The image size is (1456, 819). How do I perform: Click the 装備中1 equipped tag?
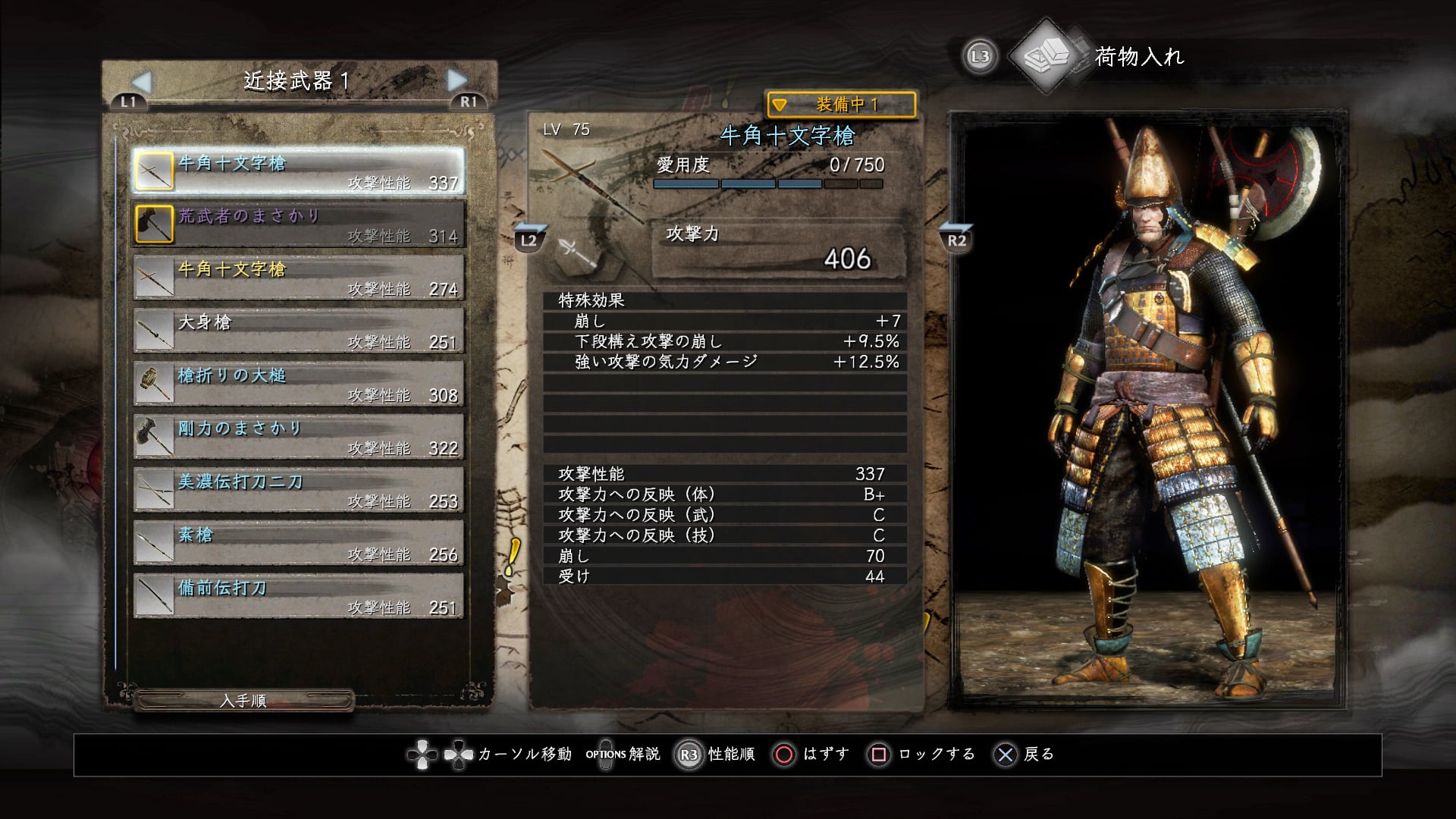pos(841,105)
